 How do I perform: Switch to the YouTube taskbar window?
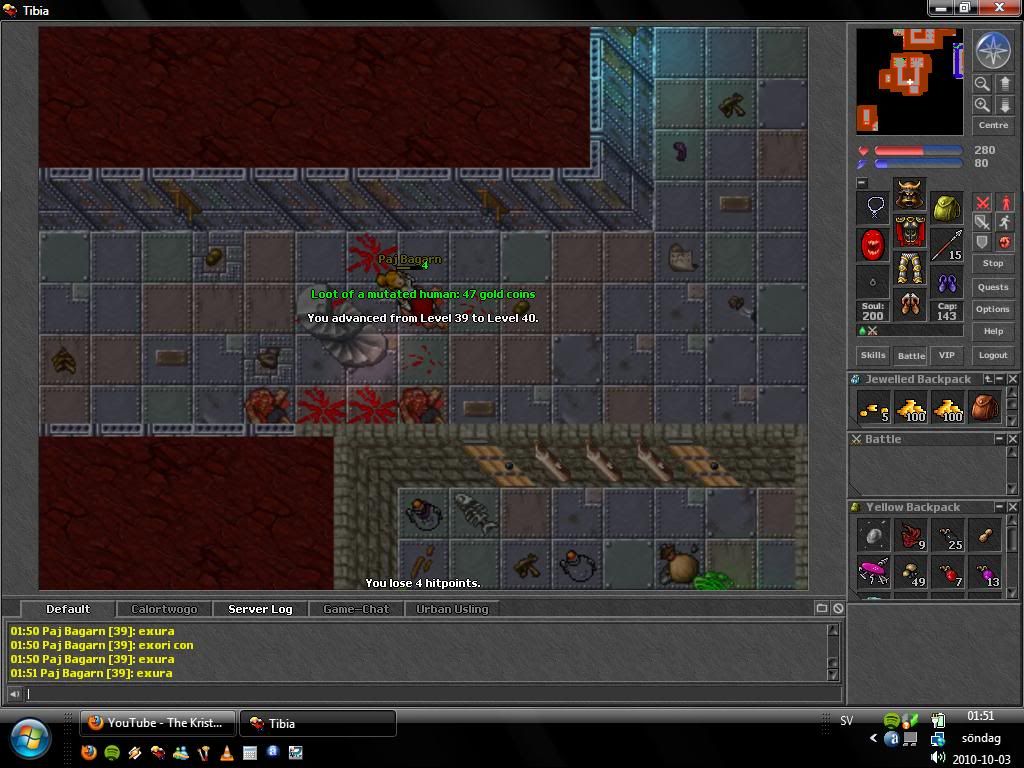[159, 723]
